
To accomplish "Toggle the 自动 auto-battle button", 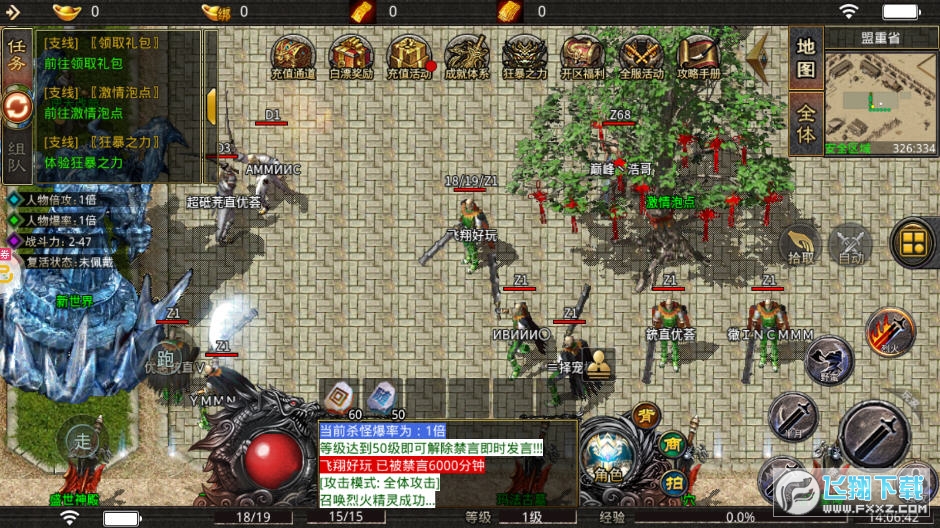I will point(851,243).
